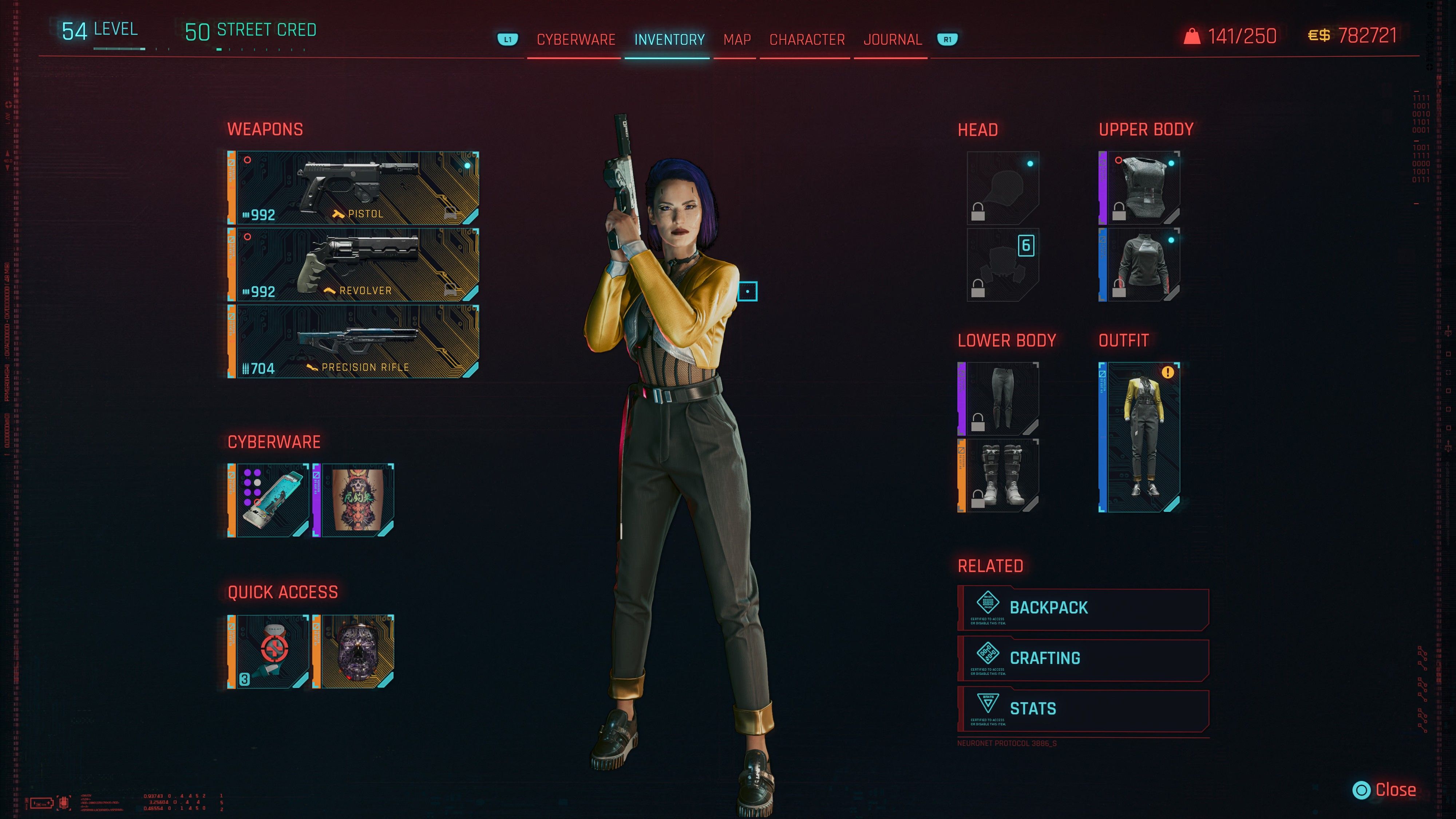
Task: Select the equipped Pistol weapon slot
Action: click(x=354, y=188)
